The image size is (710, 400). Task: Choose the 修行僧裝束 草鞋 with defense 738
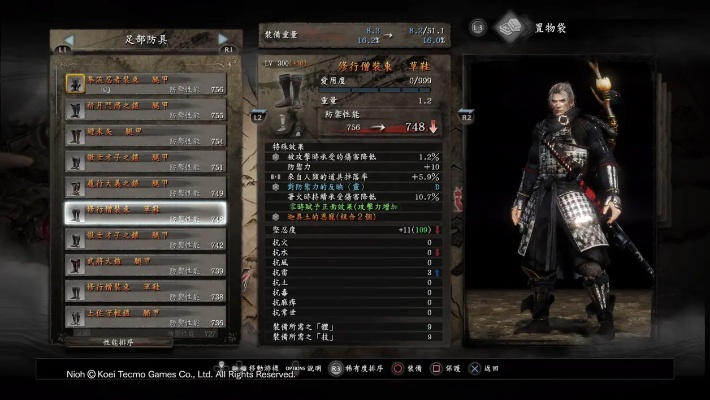point(147,290)
